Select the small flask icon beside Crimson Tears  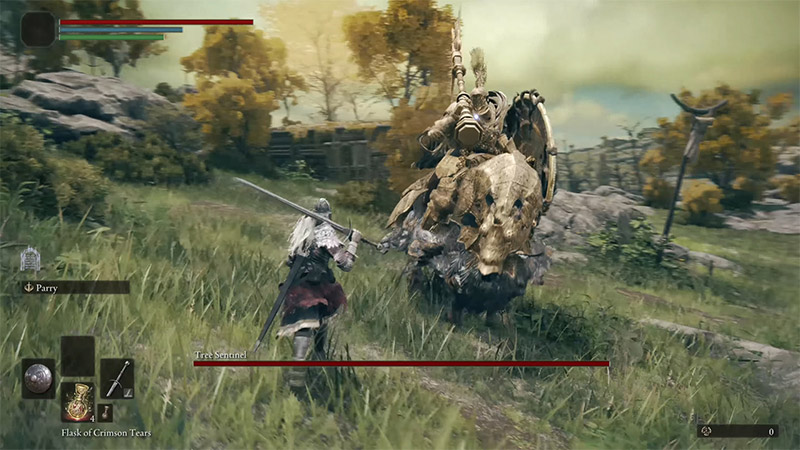click(106, 412)
